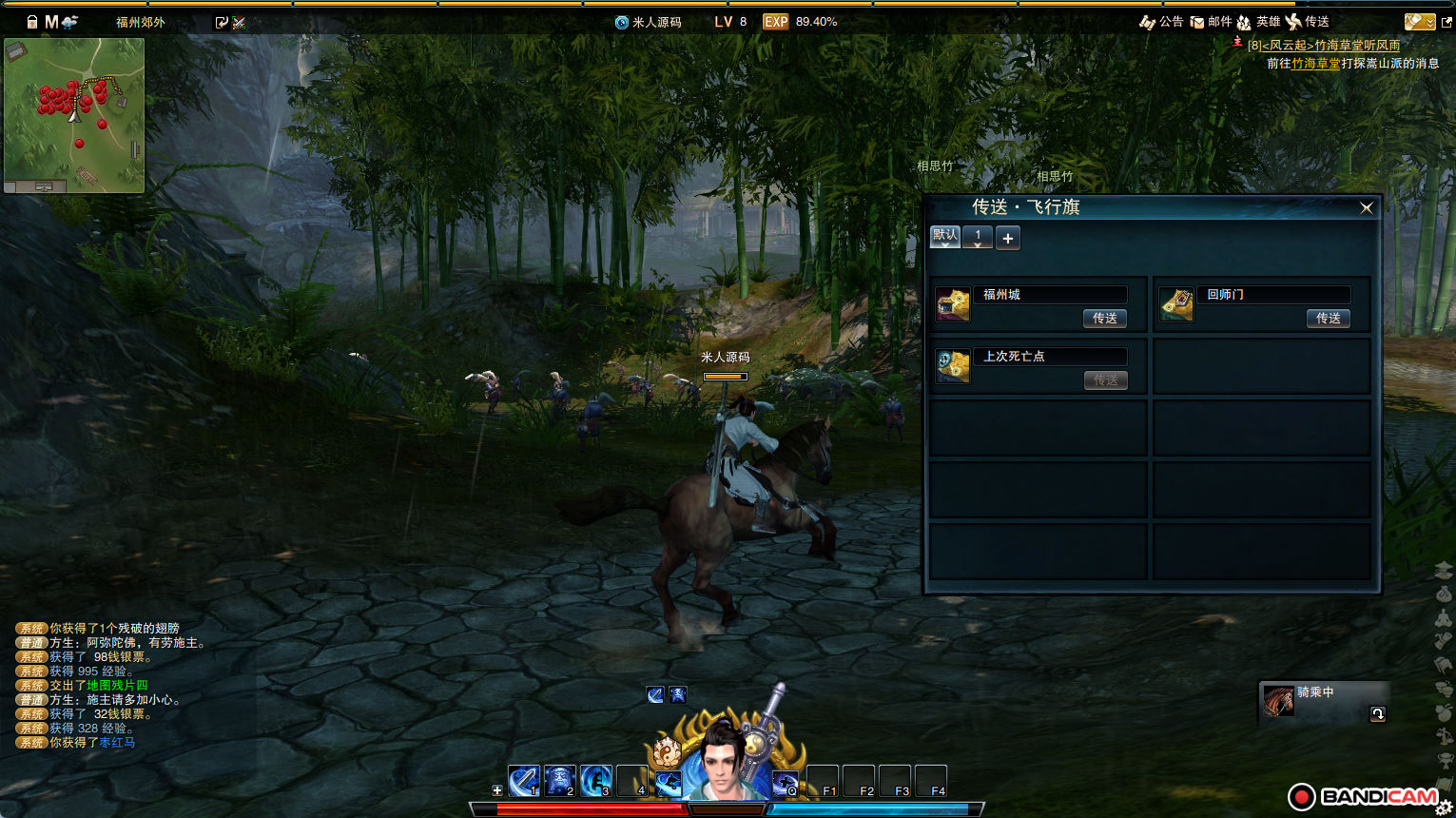Viewport: 1456px width, 818px height.
Task: Activate the skill in hotbar slot 3
Action: 596,781
